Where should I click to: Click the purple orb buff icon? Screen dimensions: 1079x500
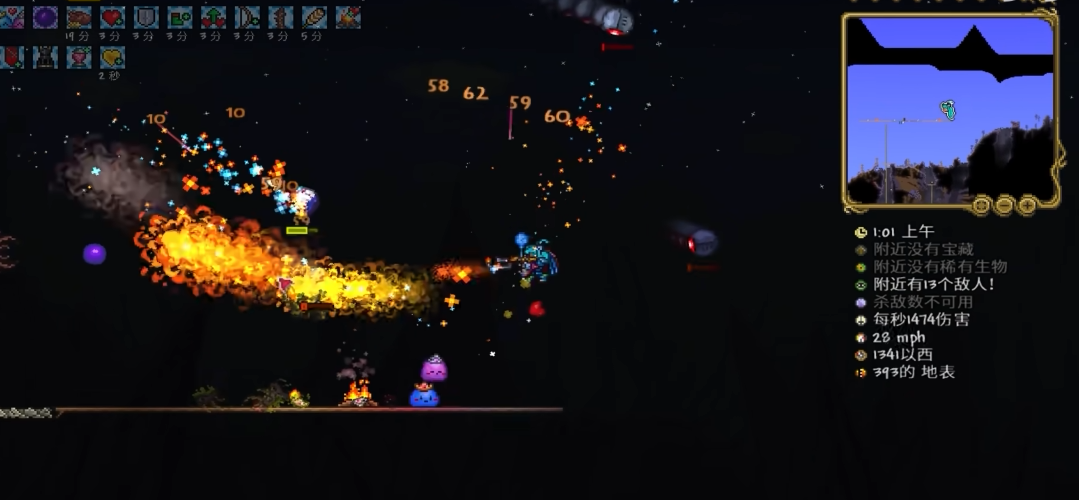point(45,17)
